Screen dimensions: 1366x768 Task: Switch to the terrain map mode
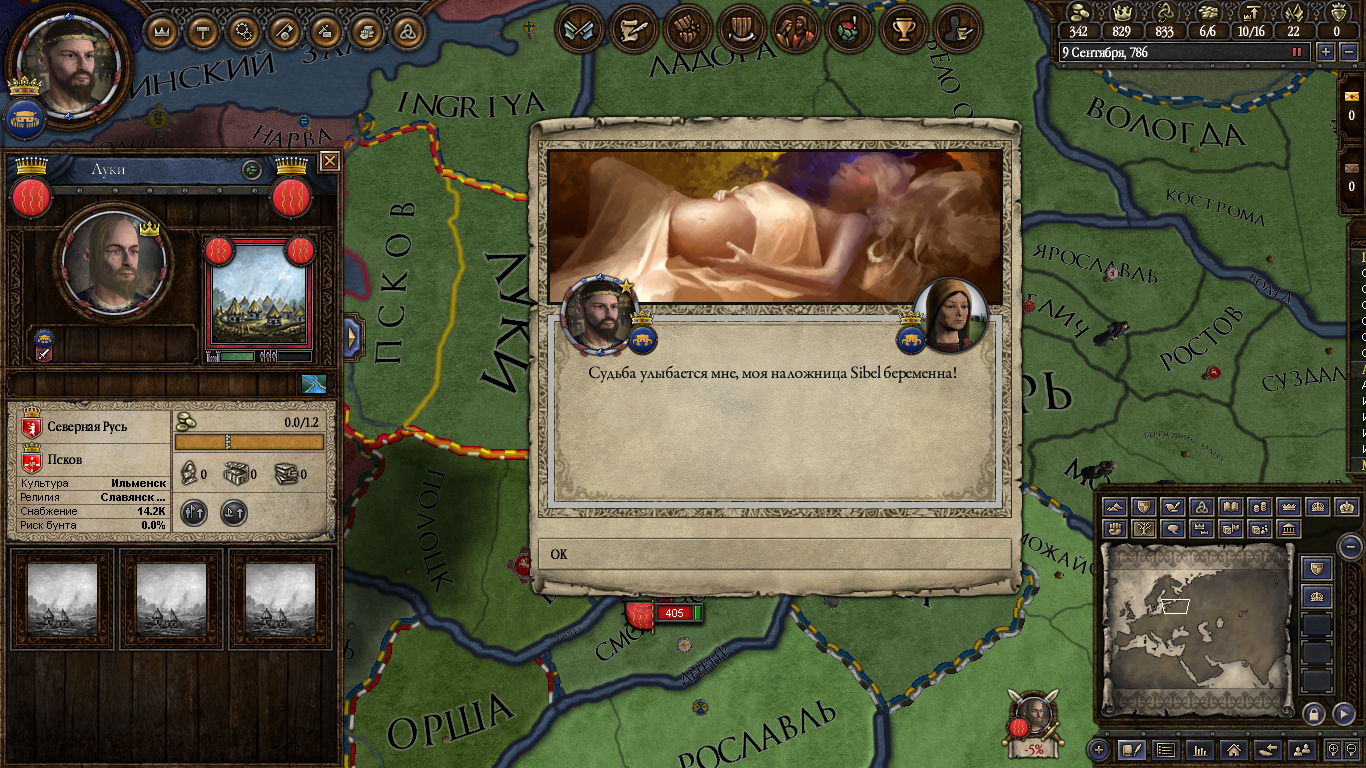pos(1116,507)
